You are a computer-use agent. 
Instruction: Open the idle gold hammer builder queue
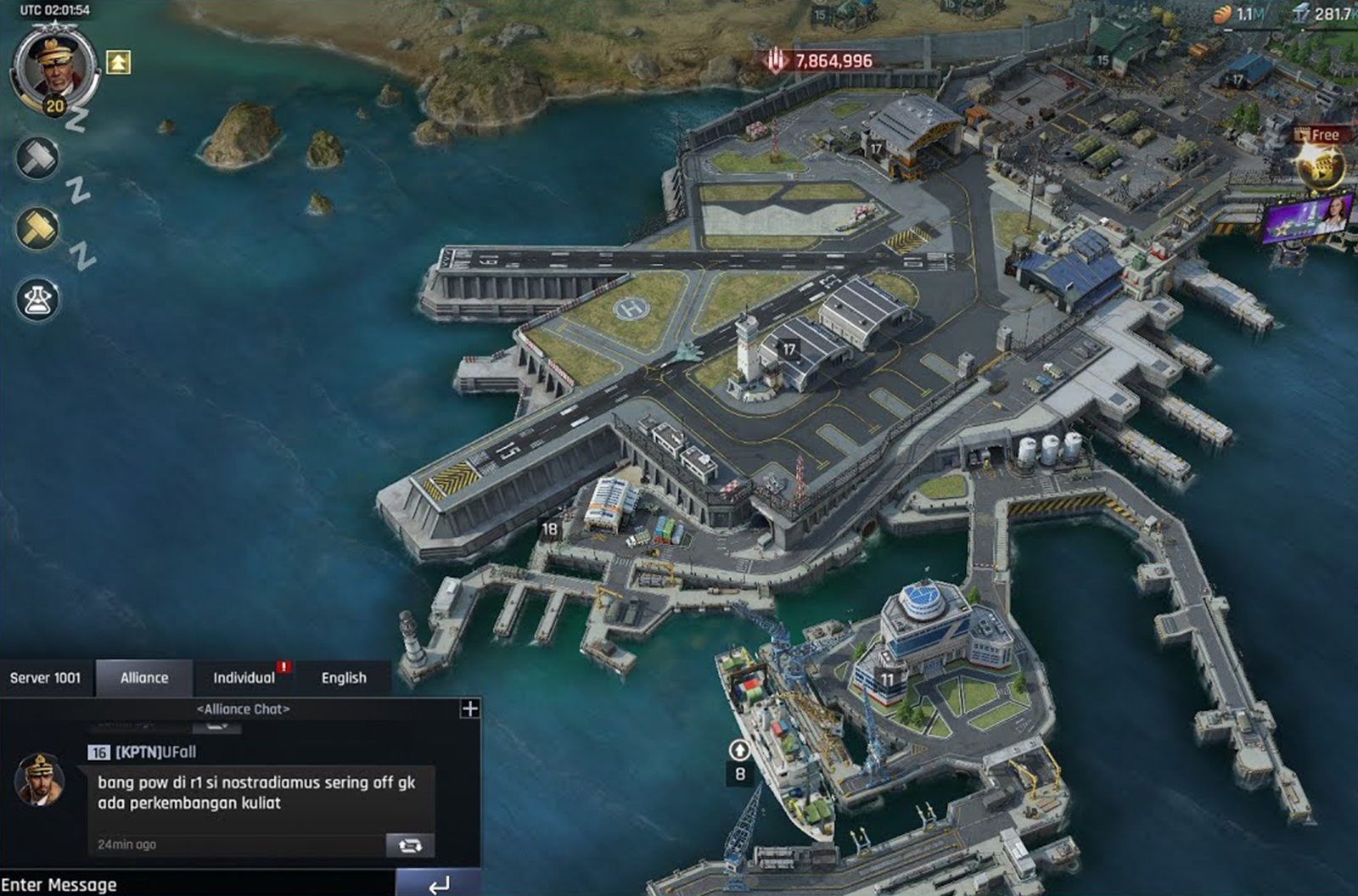point(38,227)
